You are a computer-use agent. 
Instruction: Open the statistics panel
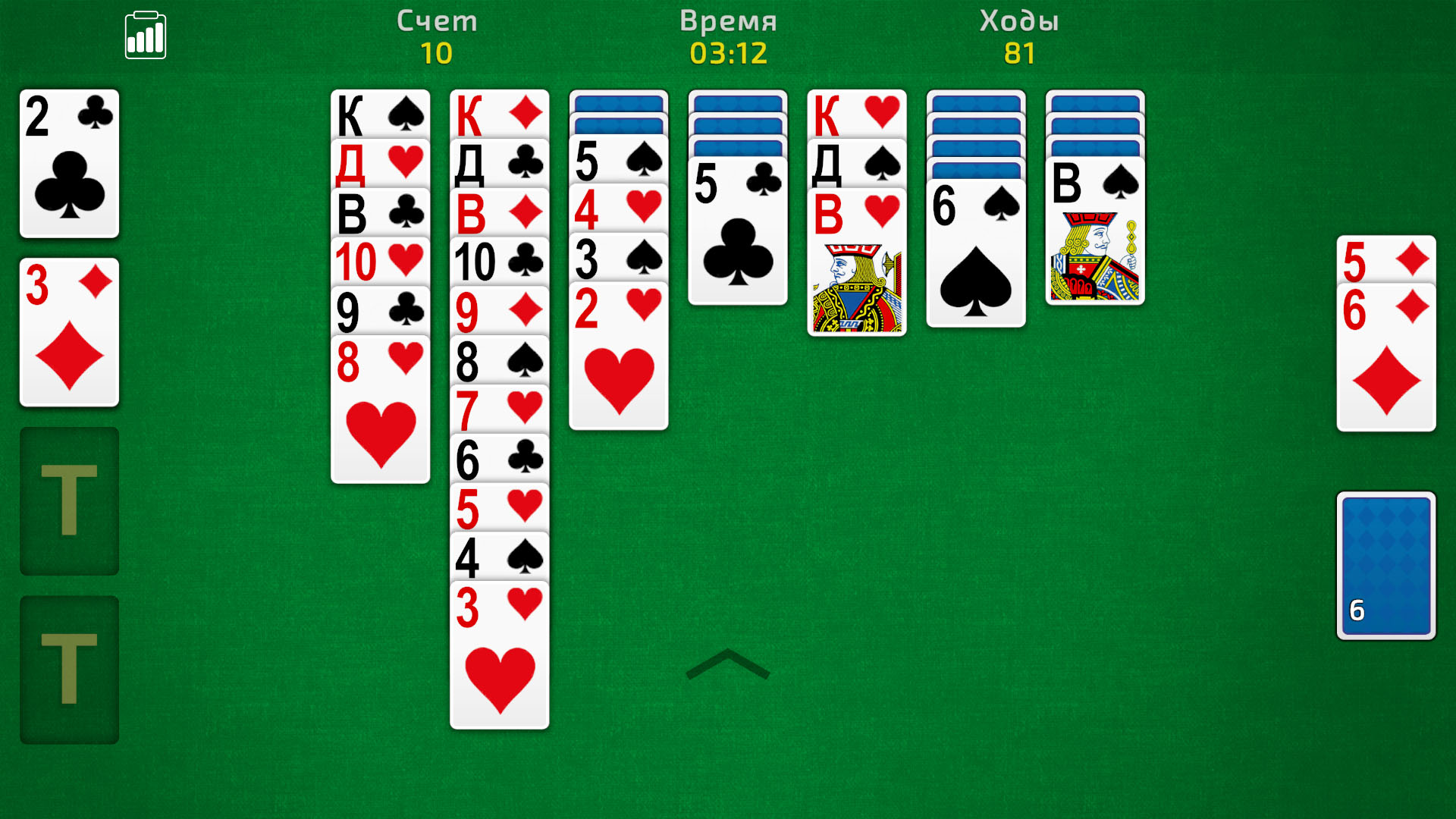146,34
